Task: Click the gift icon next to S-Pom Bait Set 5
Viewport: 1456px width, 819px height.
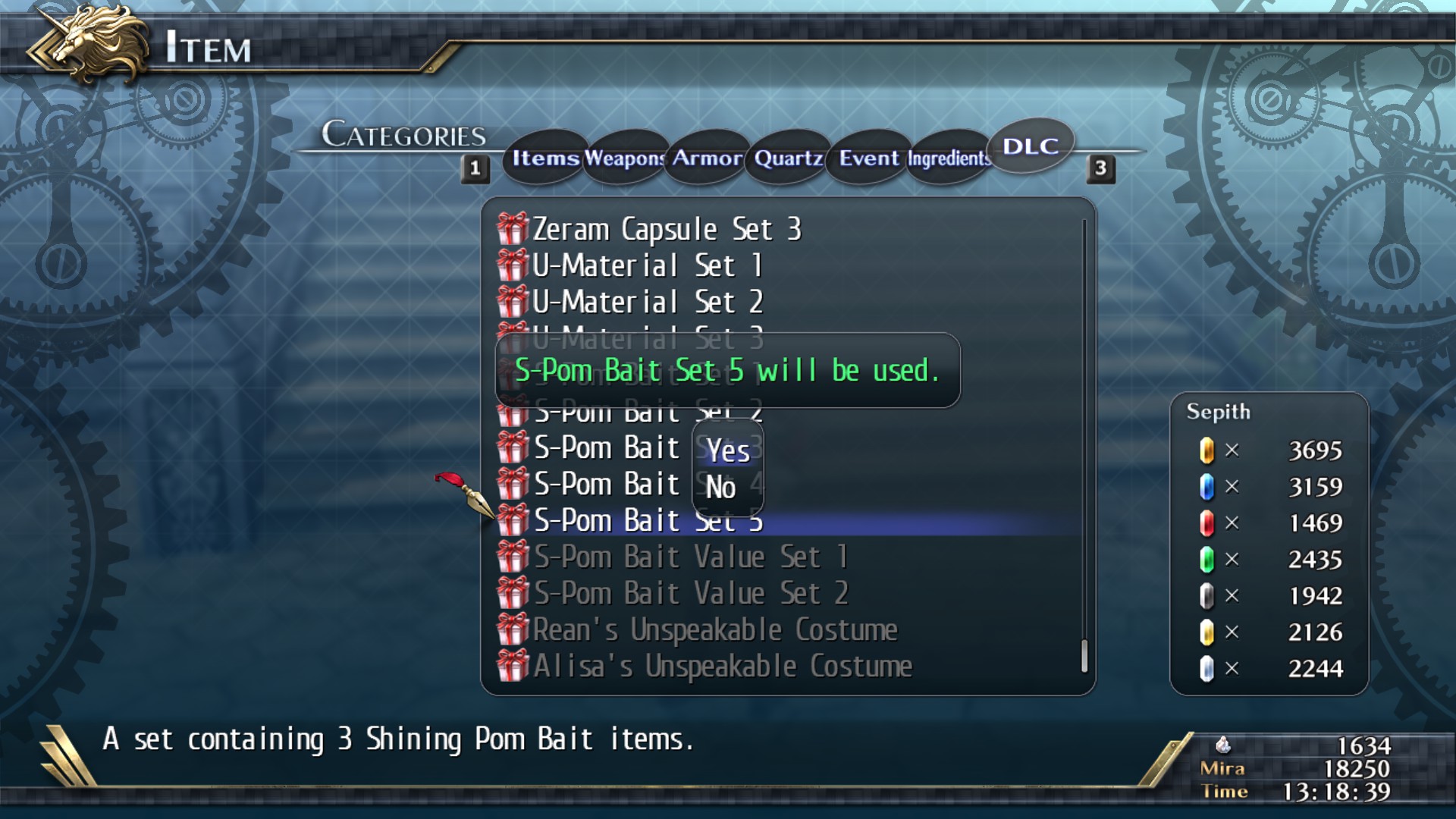Action: click(x=512, y=520)
